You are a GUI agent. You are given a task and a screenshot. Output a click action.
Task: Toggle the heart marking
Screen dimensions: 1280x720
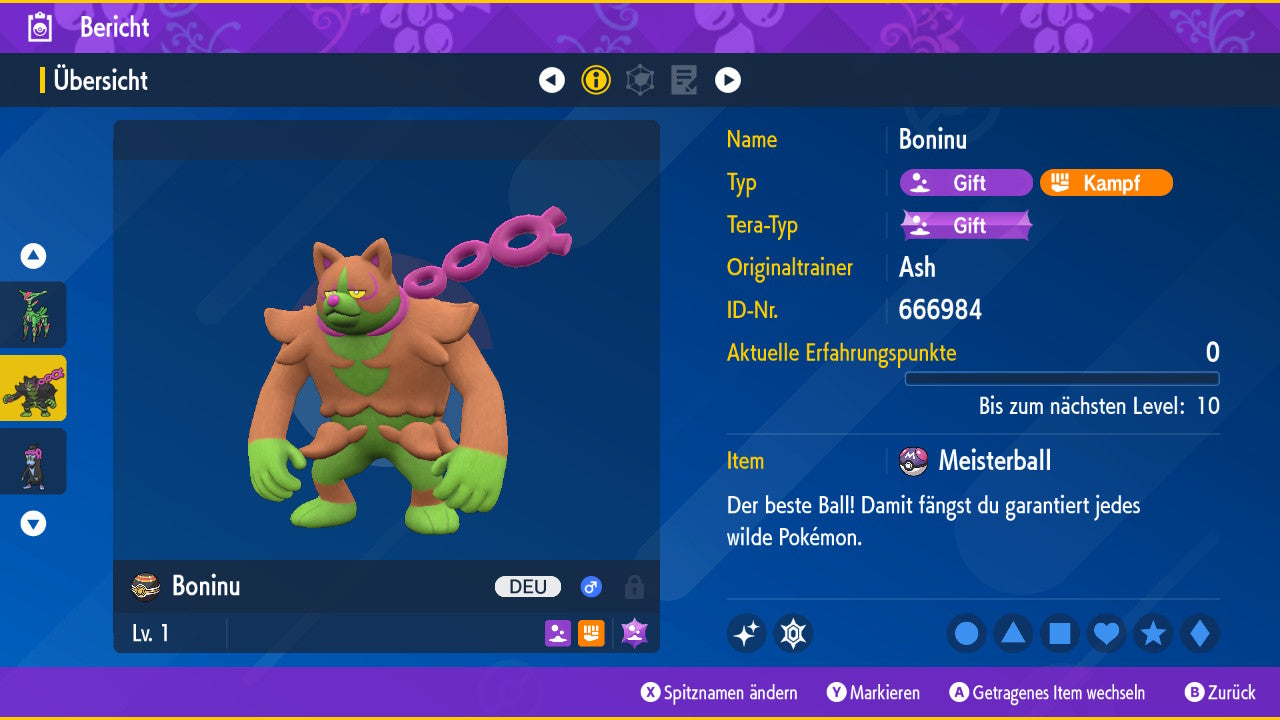[1106, 634]
